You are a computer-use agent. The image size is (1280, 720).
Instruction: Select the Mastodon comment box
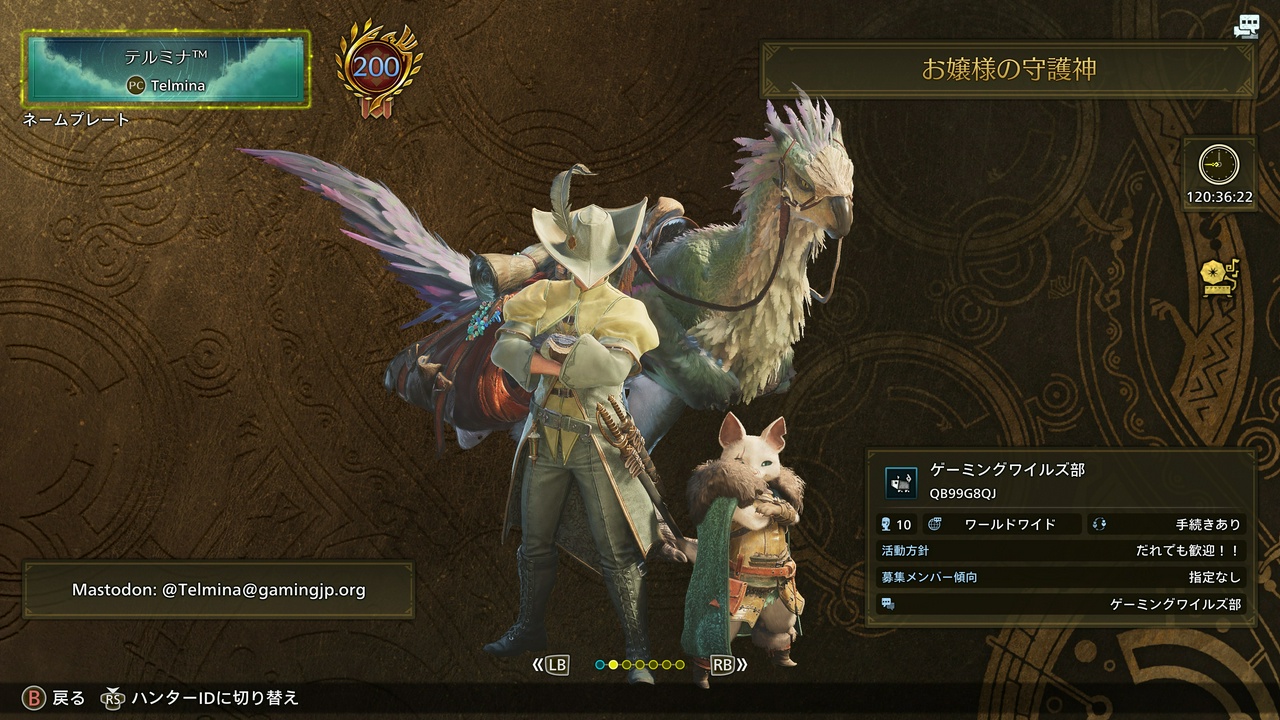(x=218, y=589)
